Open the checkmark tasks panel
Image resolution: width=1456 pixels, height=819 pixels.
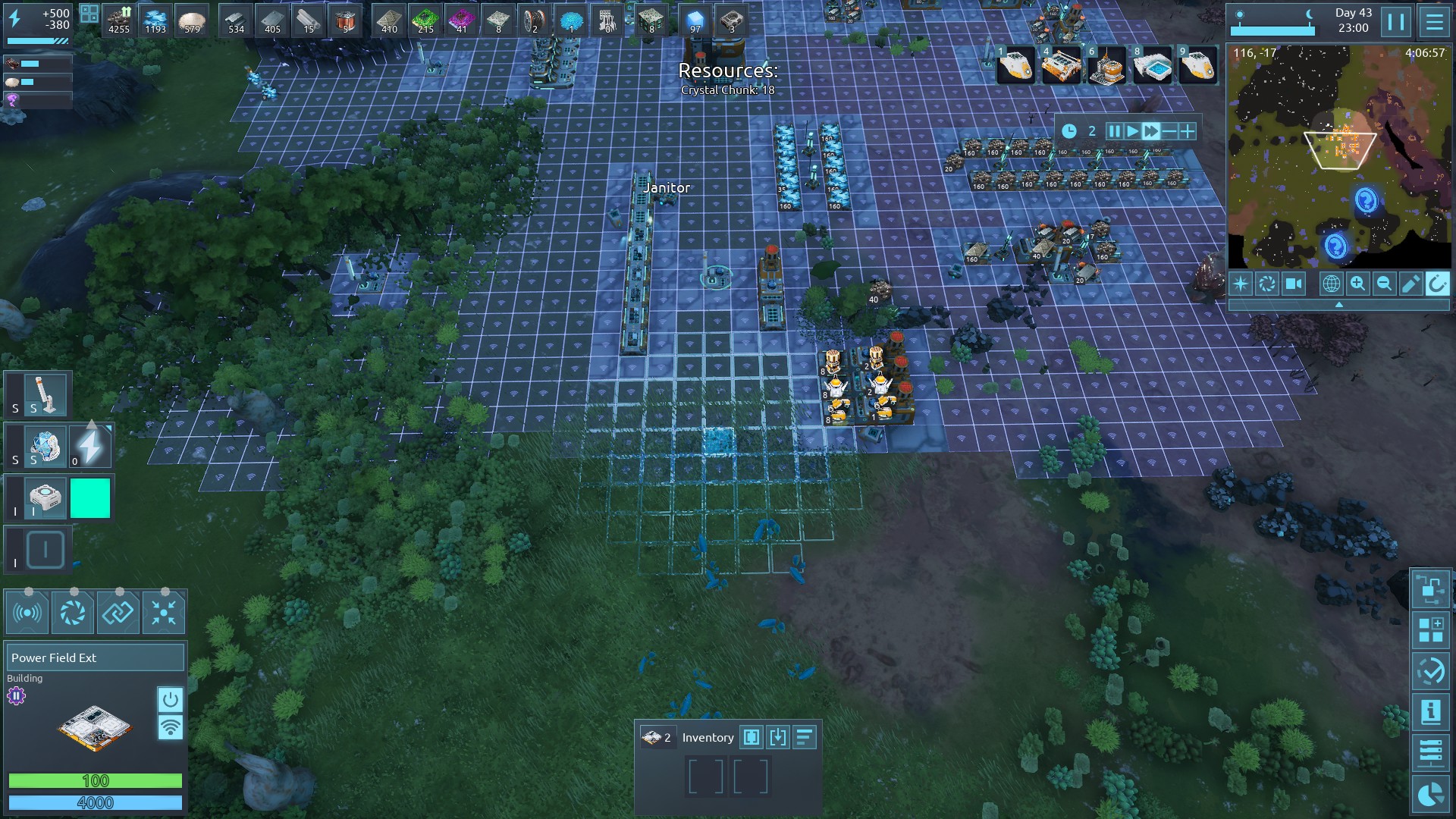[x=1430, y=671]
